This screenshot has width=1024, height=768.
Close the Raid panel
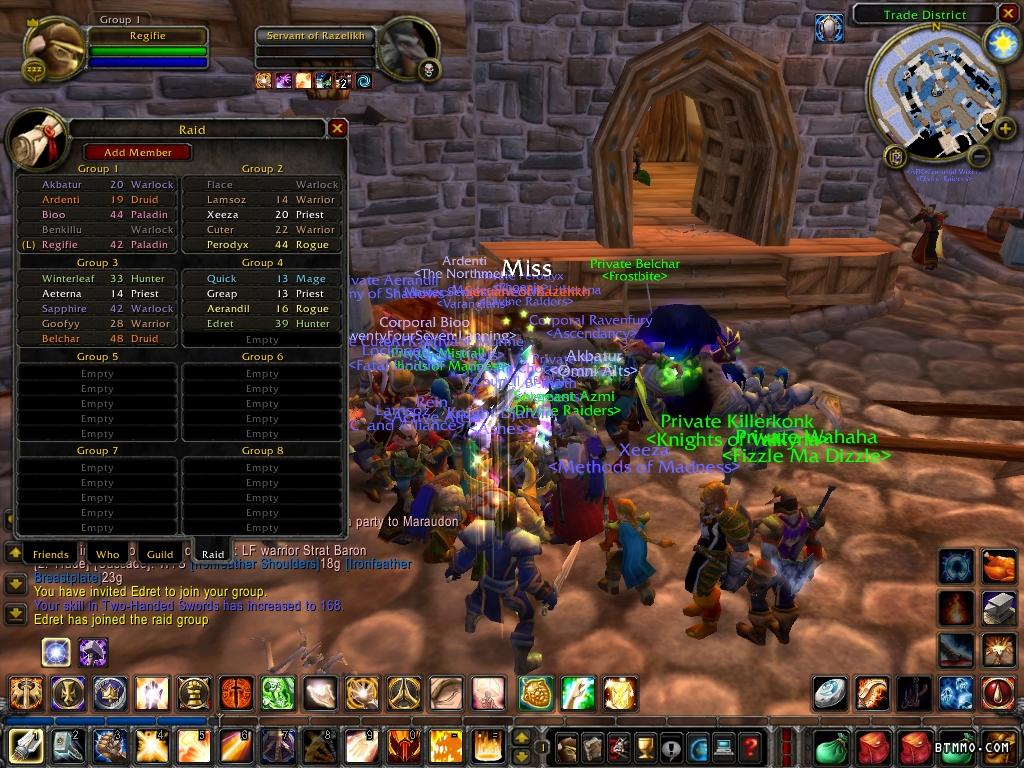pyautogui.click(x=338, y=129)
